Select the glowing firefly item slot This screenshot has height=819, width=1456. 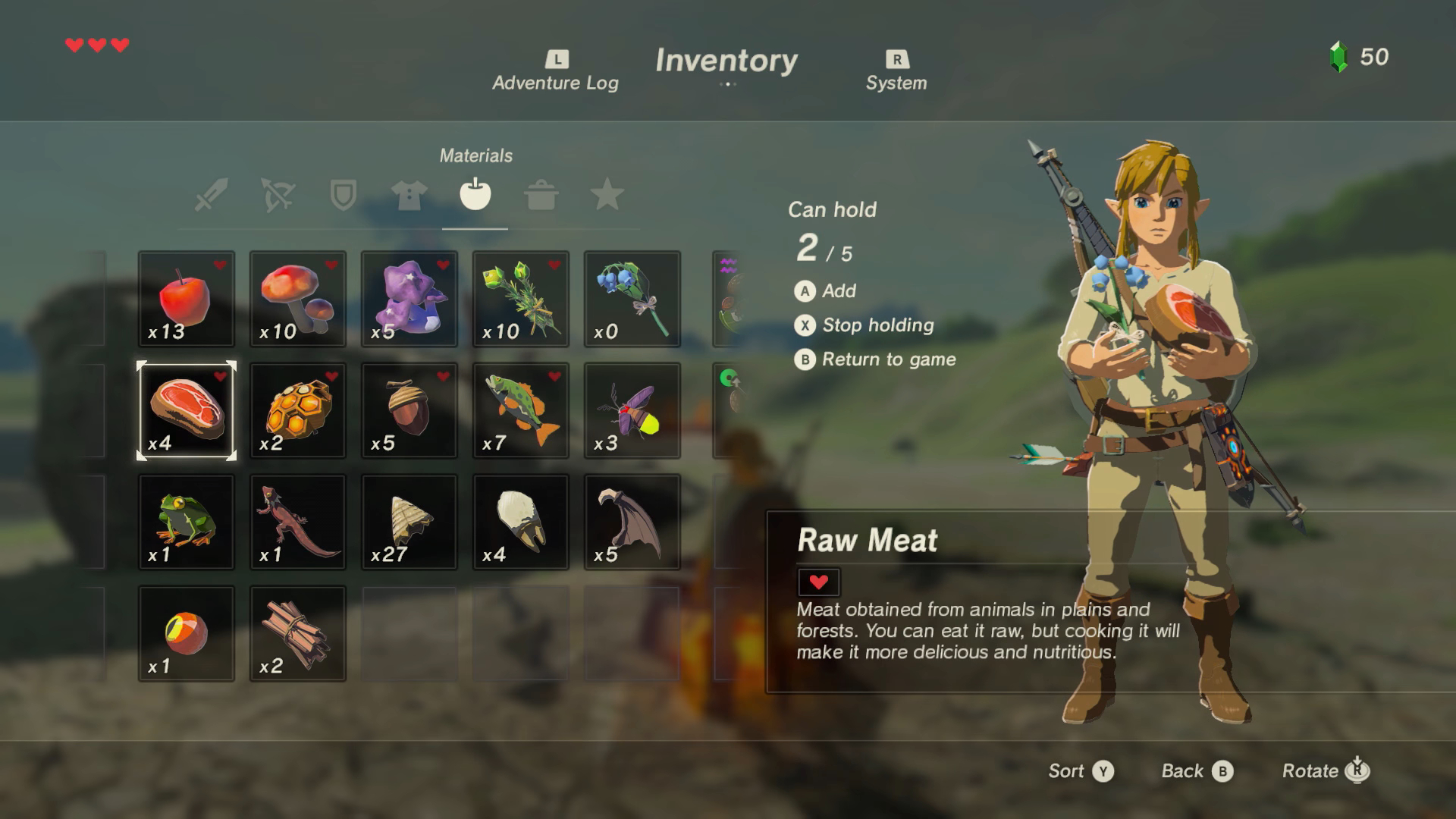pyautogui.click(x=632, y=410)
